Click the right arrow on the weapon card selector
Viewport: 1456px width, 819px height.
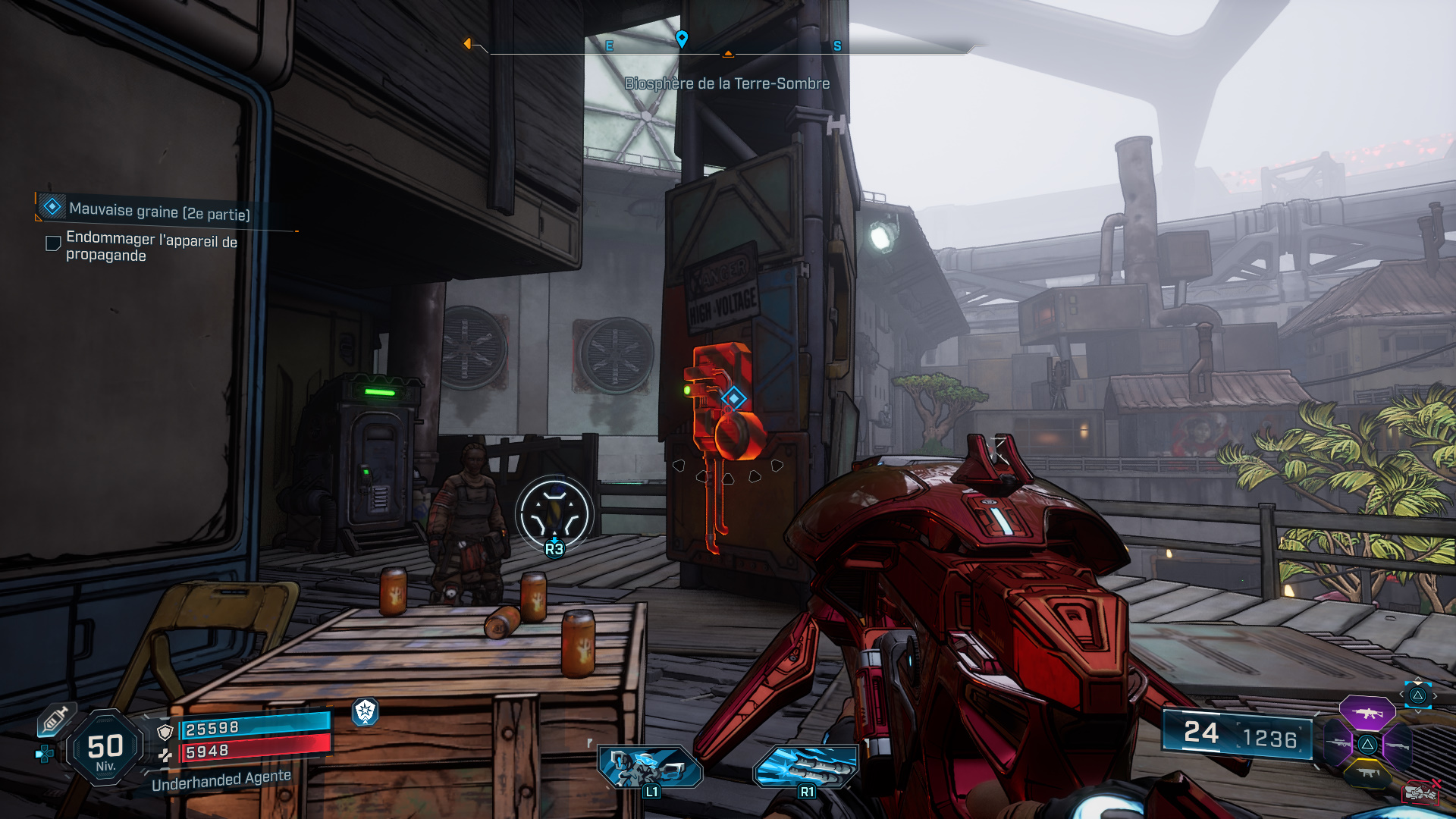1435,696
